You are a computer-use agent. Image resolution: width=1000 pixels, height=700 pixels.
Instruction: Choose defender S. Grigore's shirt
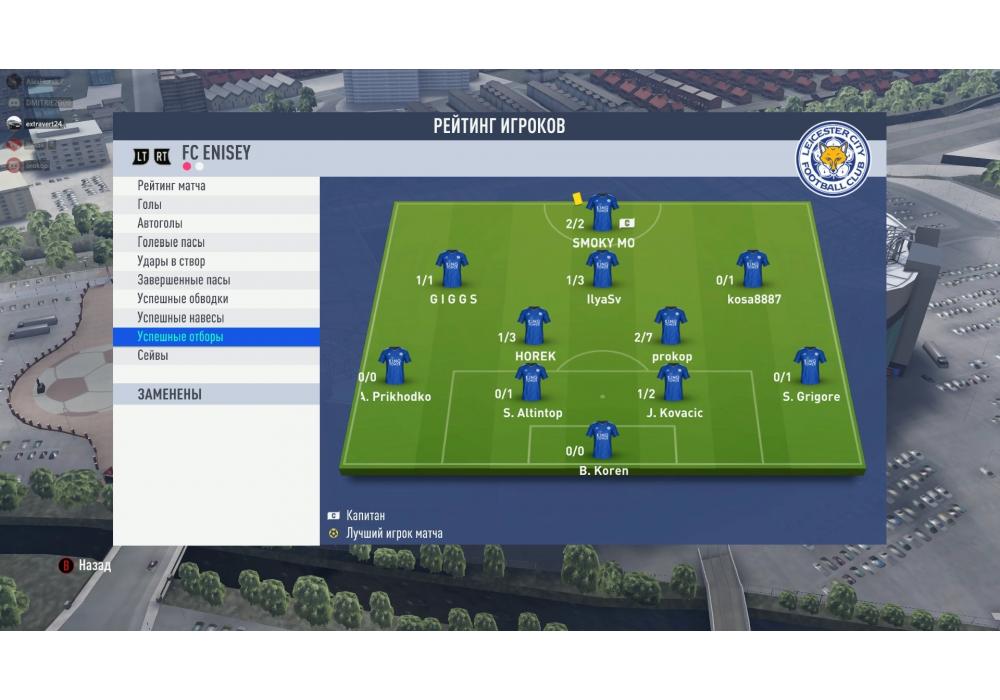point(810,366)
